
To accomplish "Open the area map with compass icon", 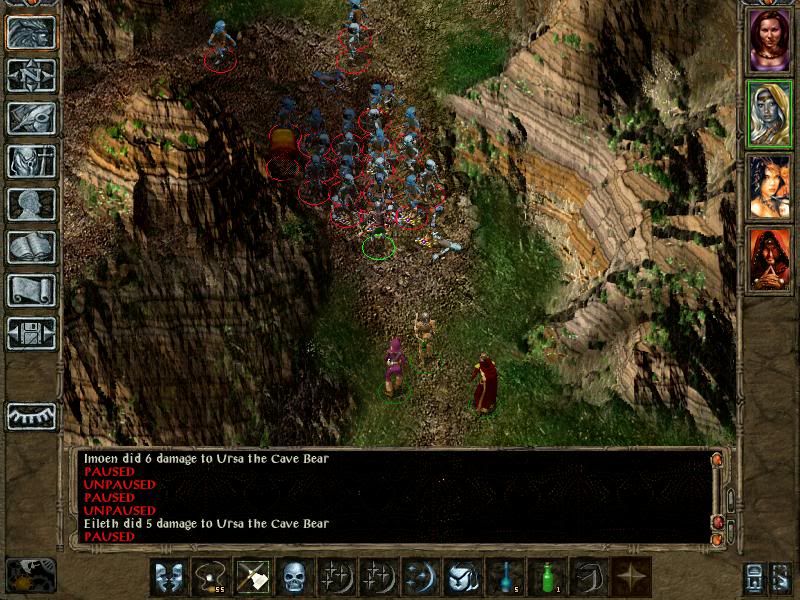I will [31, 76].
